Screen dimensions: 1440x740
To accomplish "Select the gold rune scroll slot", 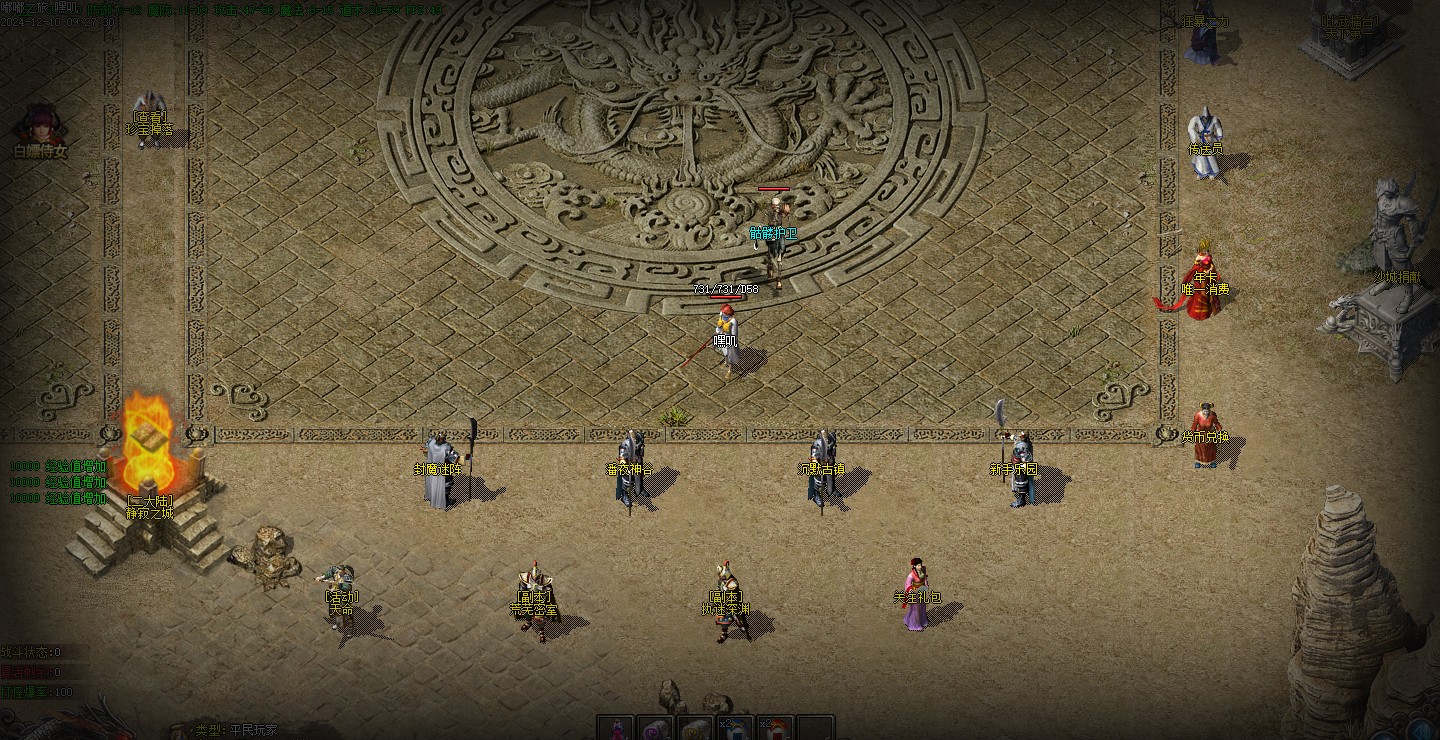I will 695,729.
